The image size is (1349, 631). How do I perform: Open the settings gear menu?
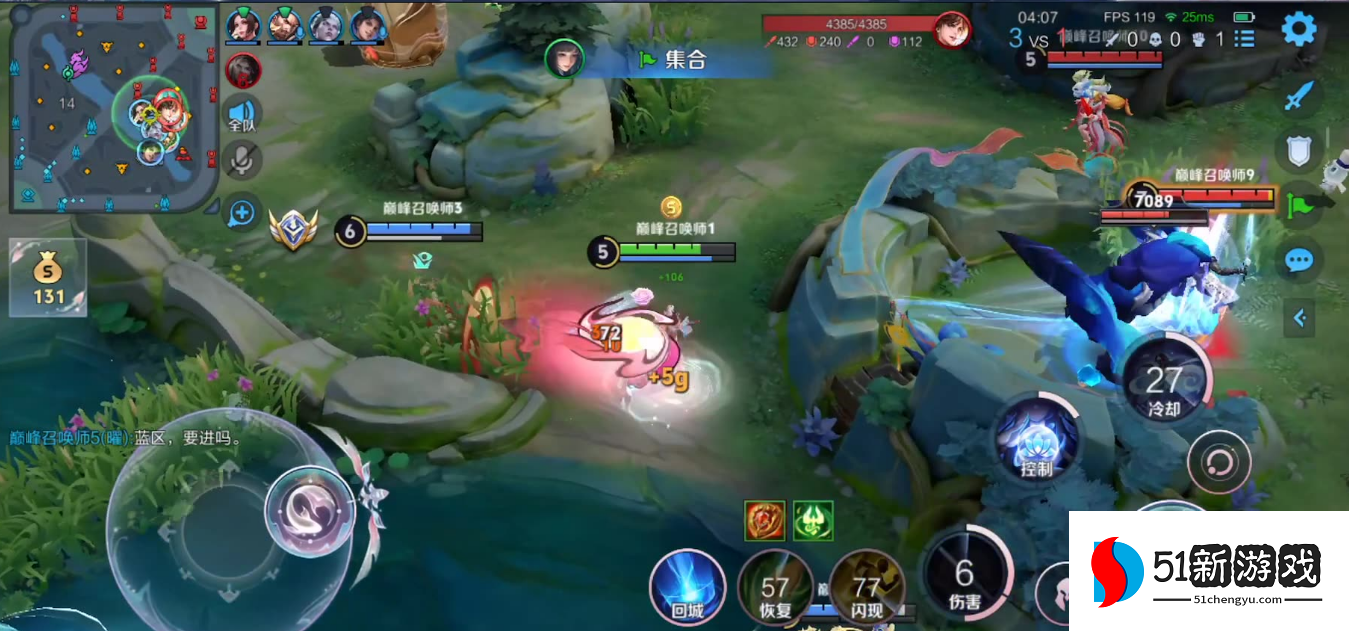coord(1299,29)
